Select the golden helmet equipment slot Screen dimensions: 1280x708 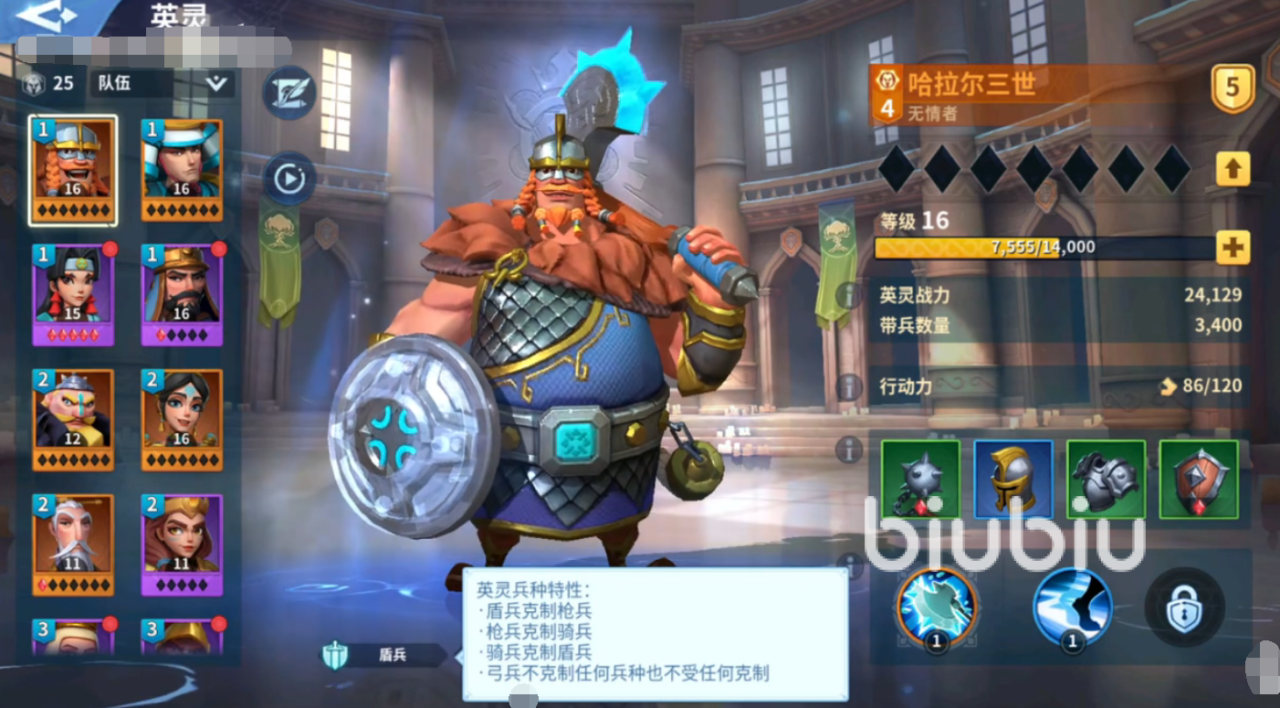click(1013, 479)
